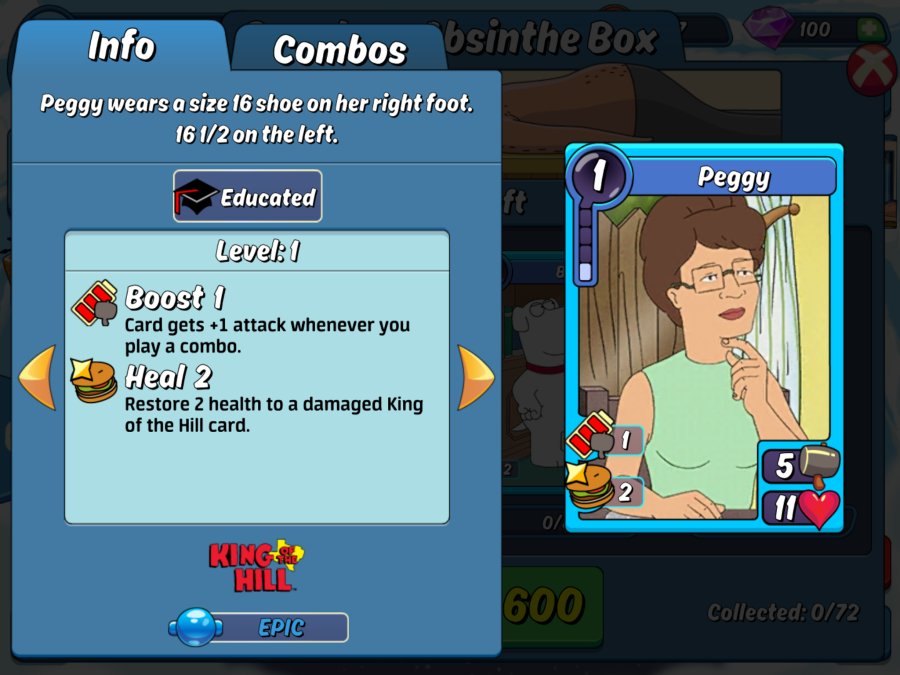The width and height of the screenshot is (900, 675).
Task: Tap the purple gem currency icon
Action: tap(772, 29)
